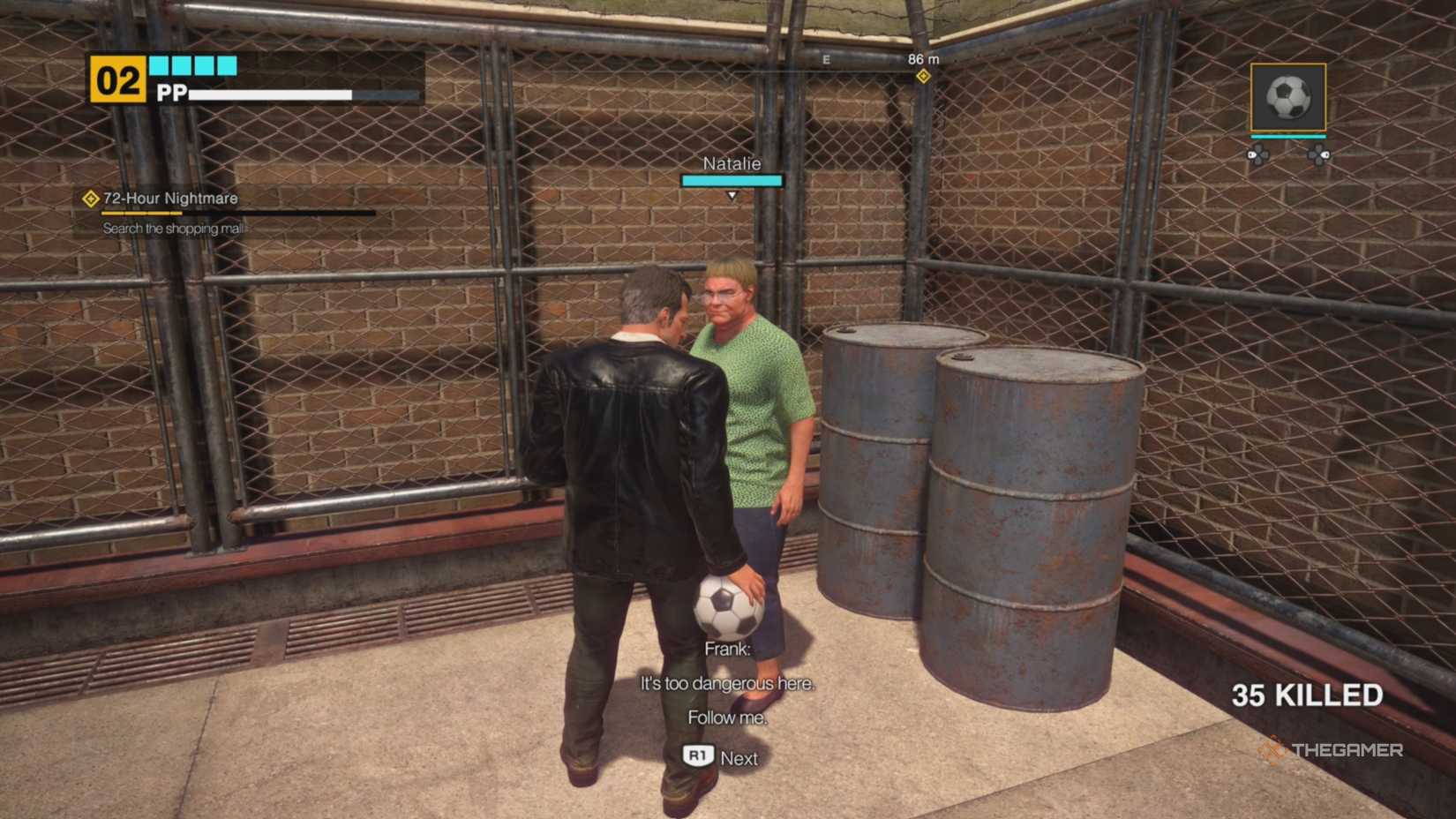This screenshot has height=819, width=1456.
Task: Toggle the first cyan health block
Action: point(159,64)
